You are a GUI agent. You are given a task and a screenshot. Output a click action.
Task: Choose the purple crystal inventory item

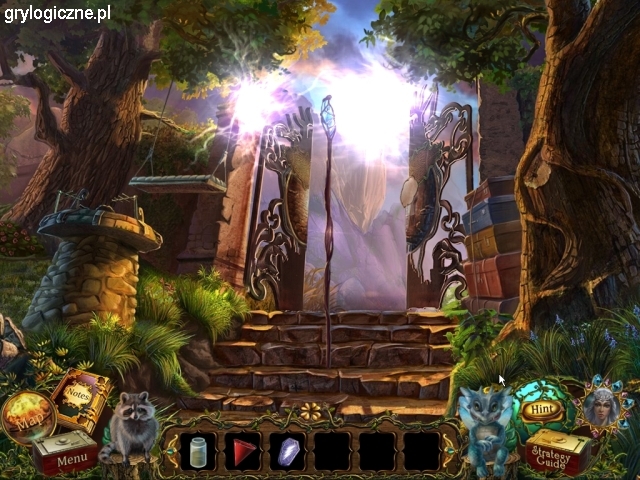pyautogui.click(x=287, y=452)
